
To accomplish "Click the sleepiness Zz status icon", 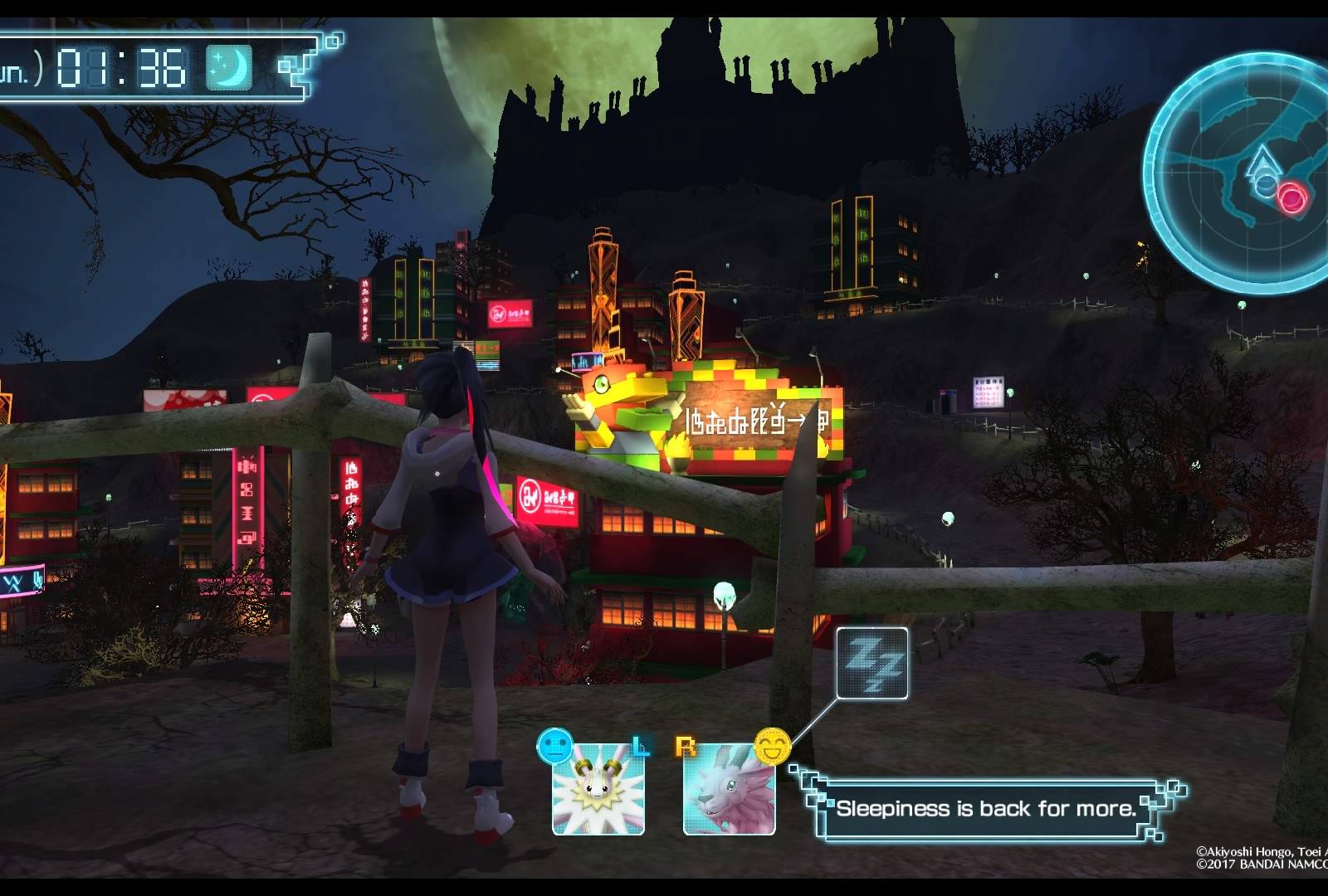I will click(x=871, y=664).
